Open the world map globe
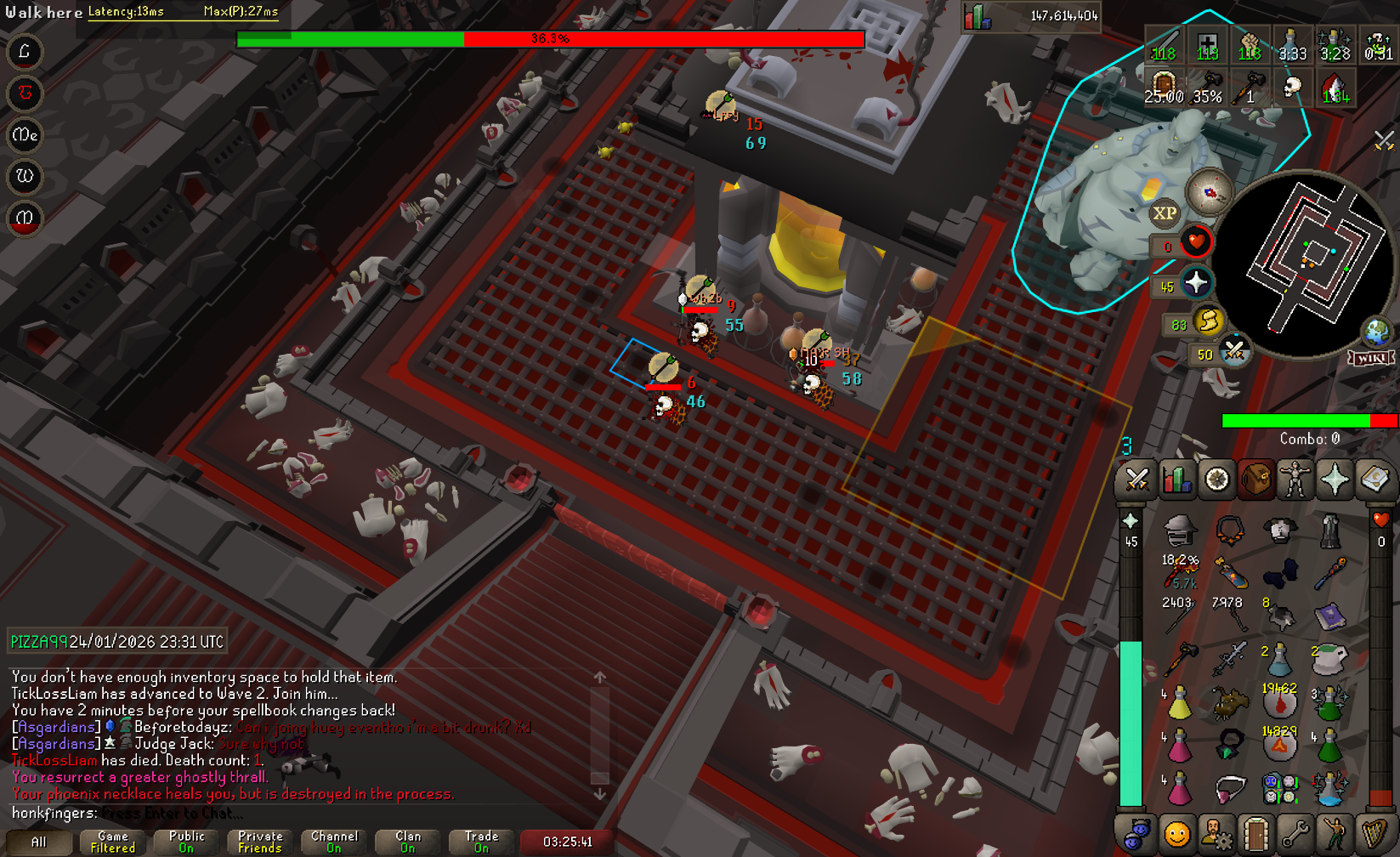The height and width of the screenshot is (857, 1400). point(1376,332)
